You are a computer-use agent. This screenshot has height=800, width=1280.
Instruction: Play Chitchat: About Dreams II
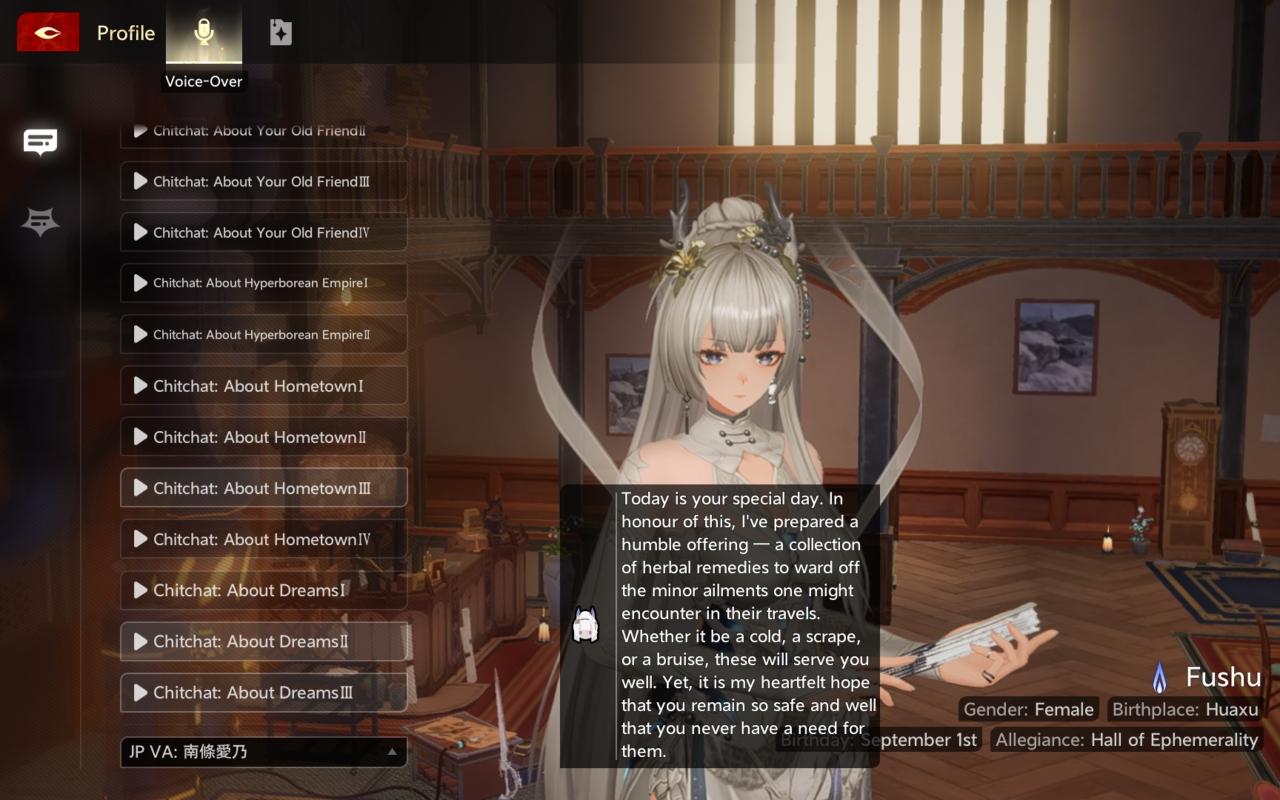[x=263, y=641]
